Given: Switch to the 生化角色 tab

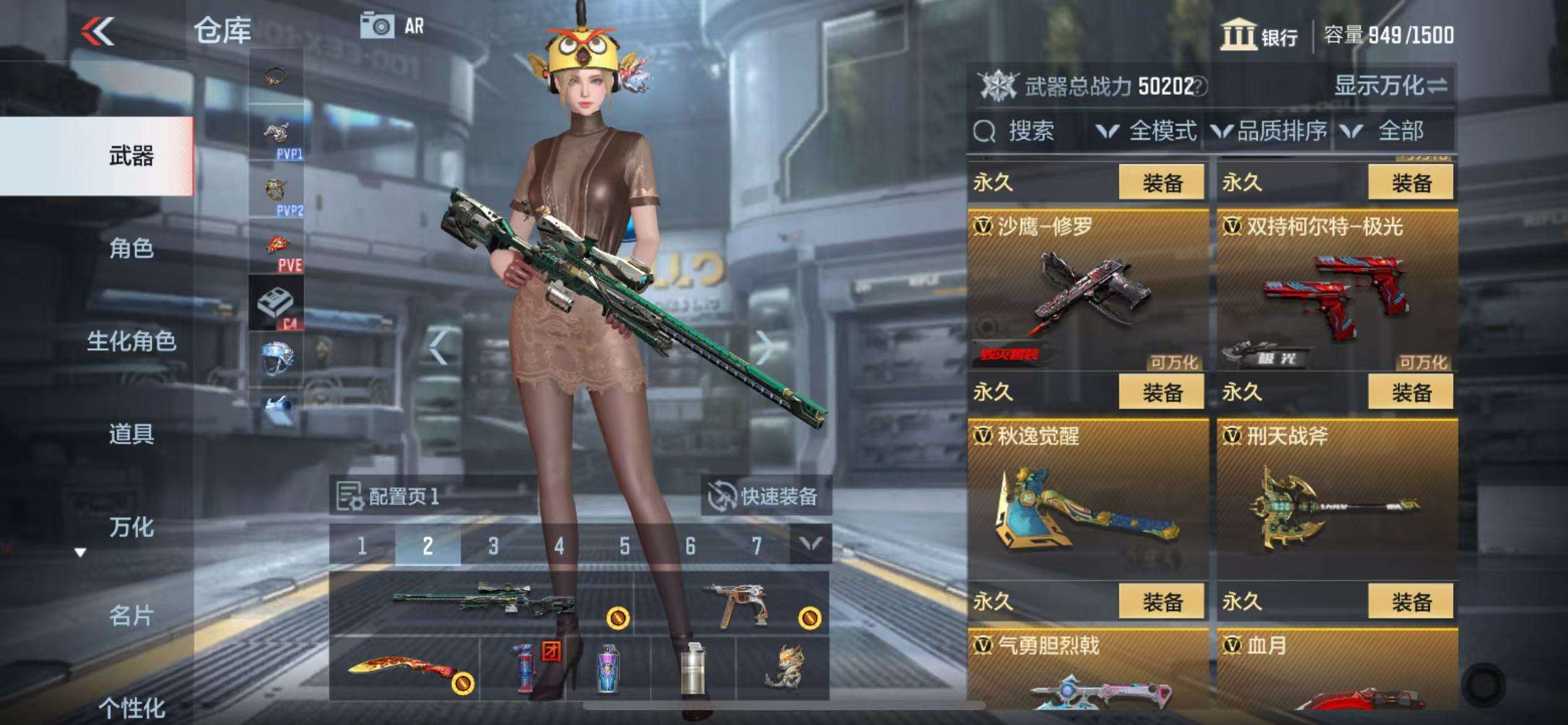Looking at the screenshot, I should 131,341.
